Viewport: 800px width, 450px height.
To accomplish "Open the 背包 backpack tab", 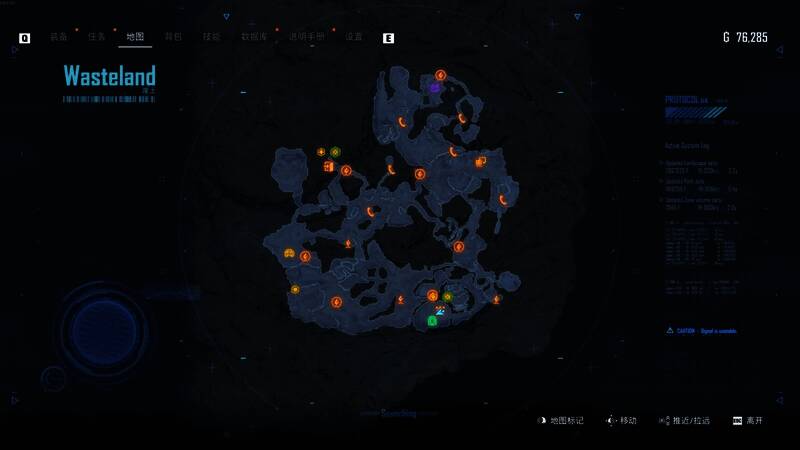I will pyautogui.click(x=173, y=37).
